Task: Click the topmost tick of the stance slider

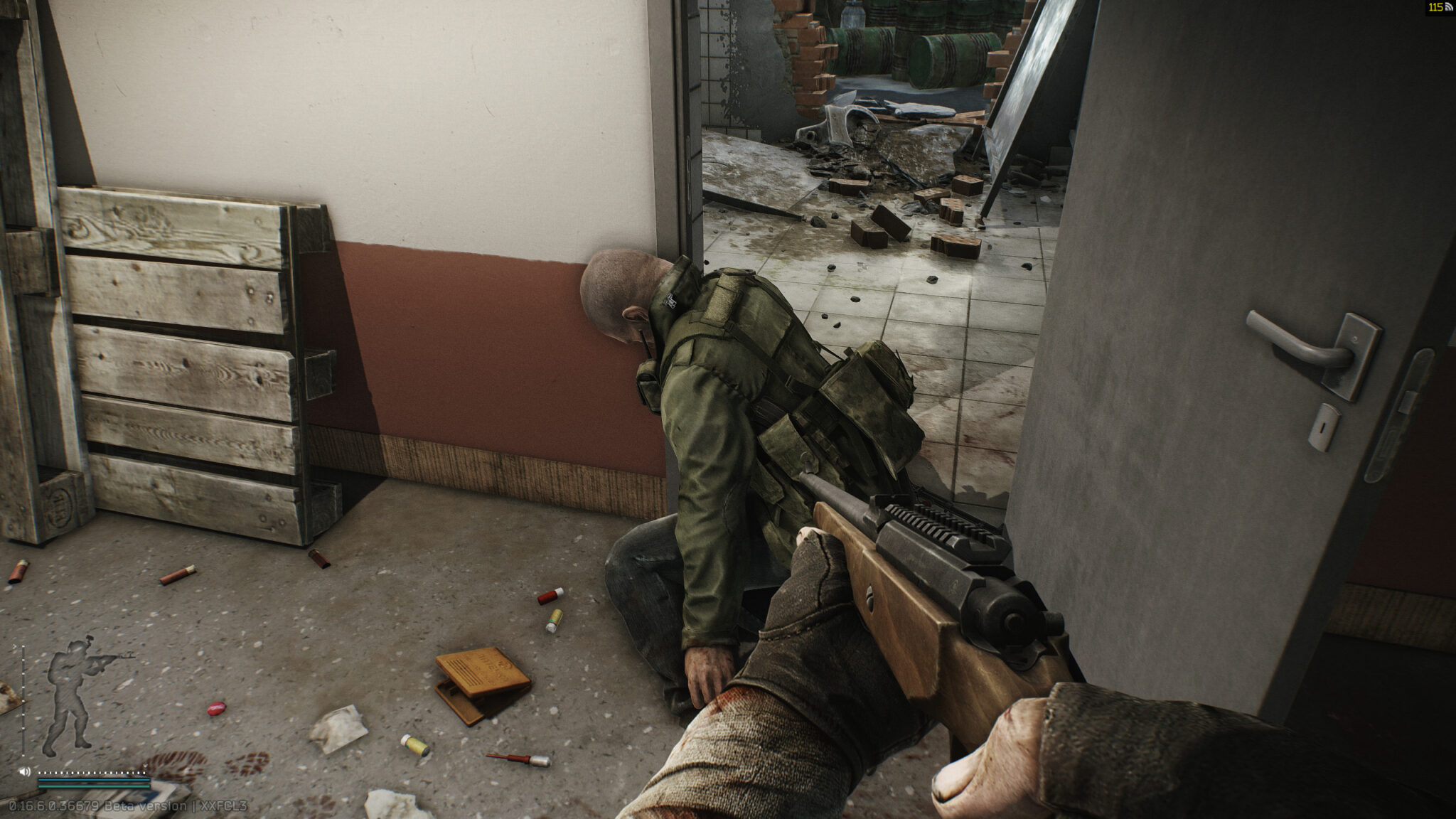Action: point(23,647)
